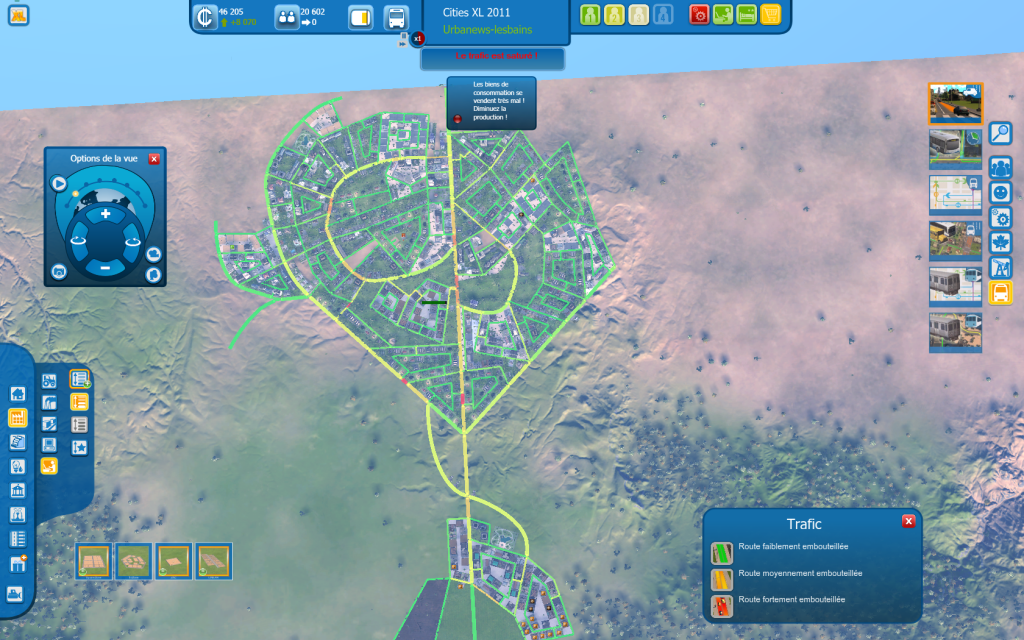Close the Trafic legend panel
Screen dimensions: 1024x640
[908, 521]
